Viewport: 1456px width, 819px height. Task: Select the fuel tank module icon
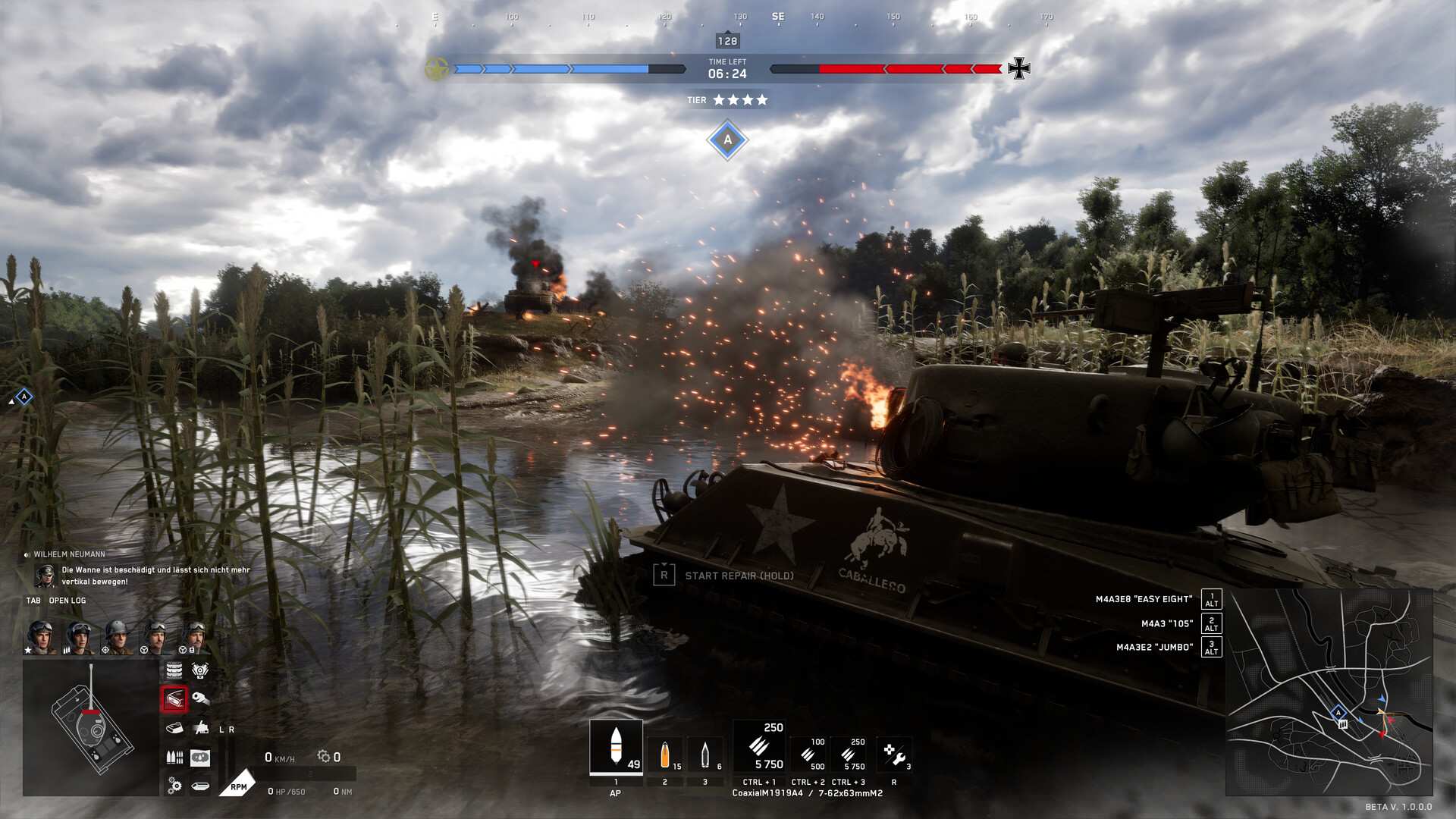(x=201, y=786)
